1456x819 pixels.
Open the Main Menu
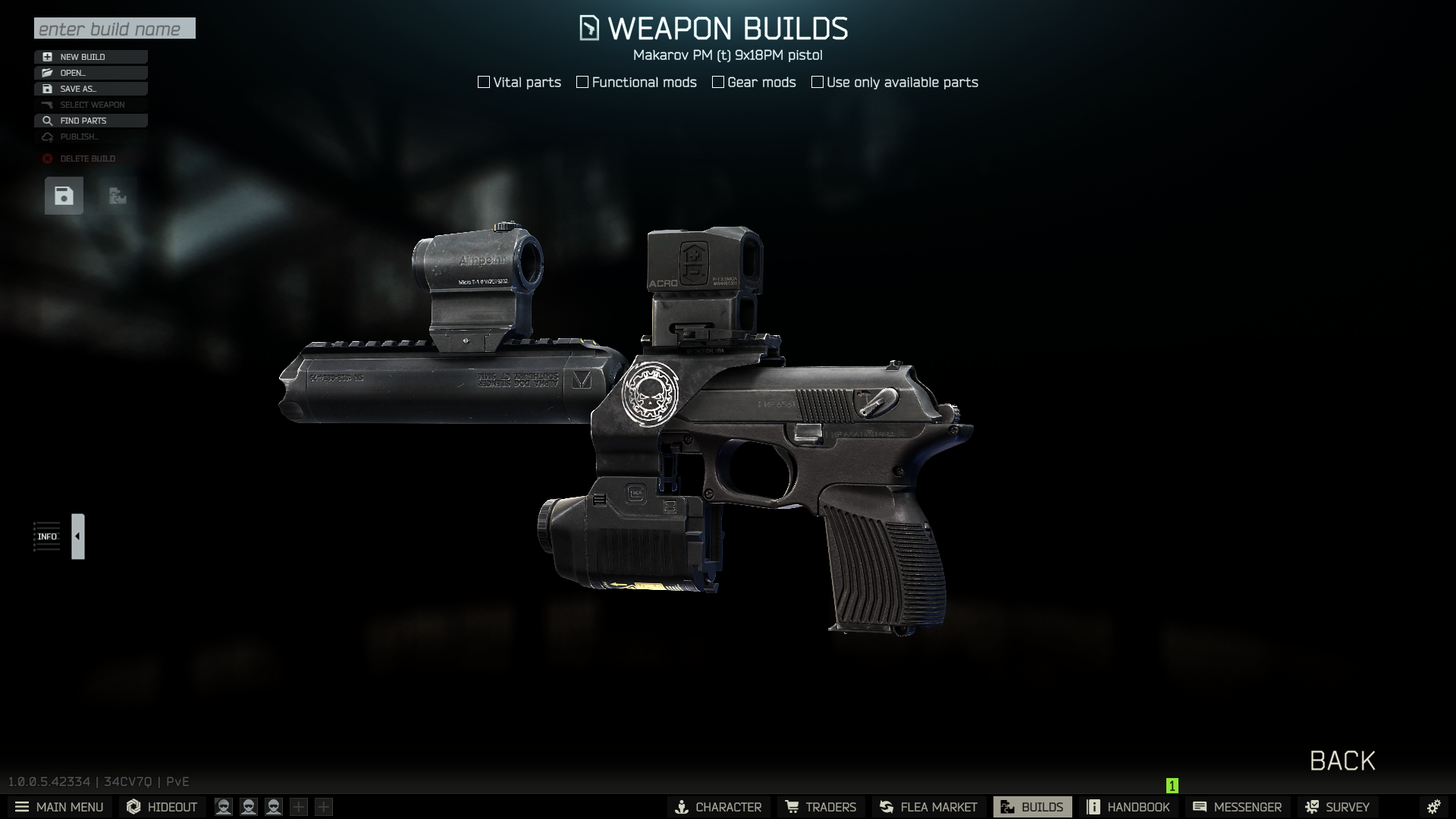(59, 807)
